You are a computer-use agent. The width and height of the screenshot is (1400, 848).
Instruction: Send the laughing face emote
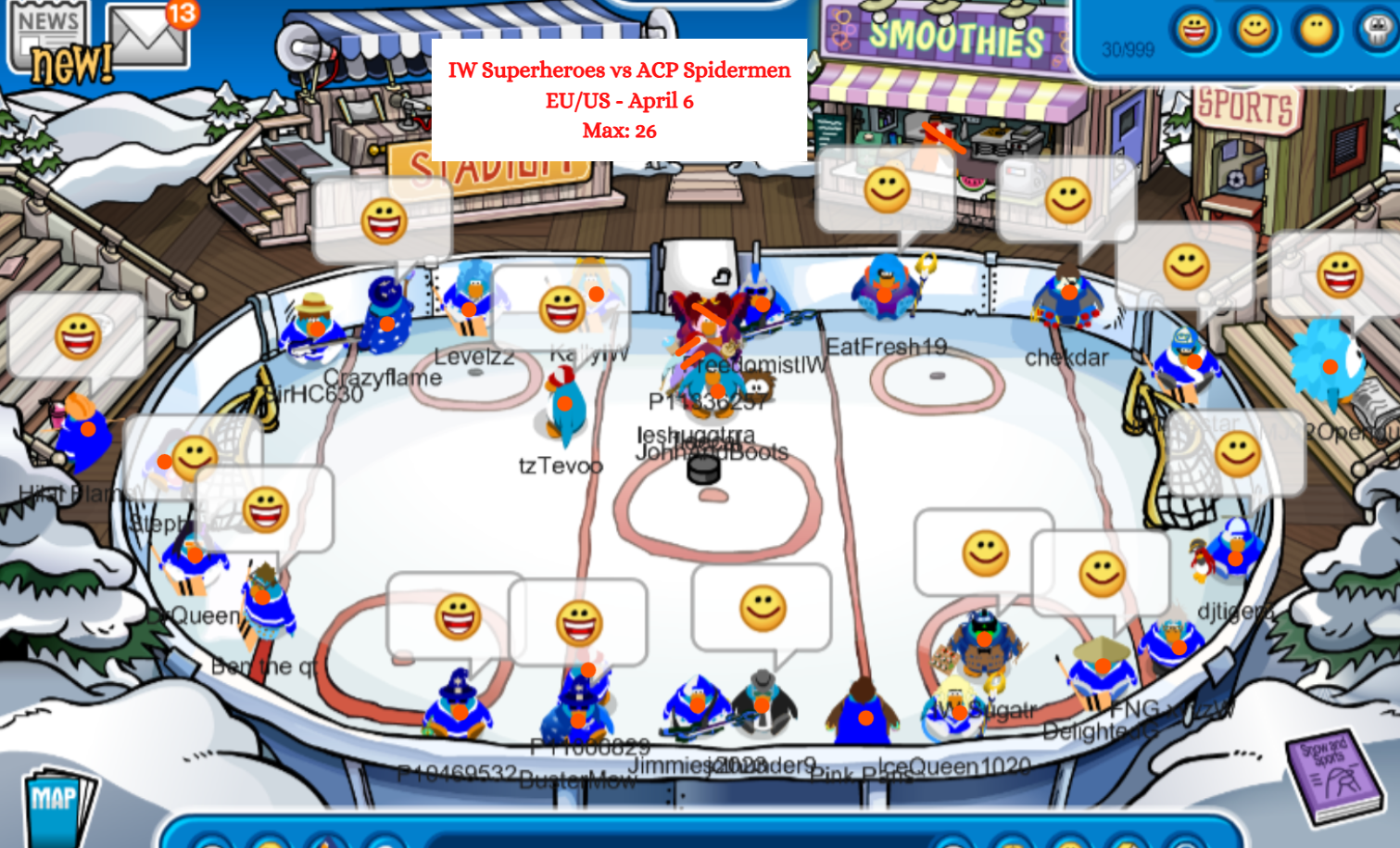pos(1193,31)
